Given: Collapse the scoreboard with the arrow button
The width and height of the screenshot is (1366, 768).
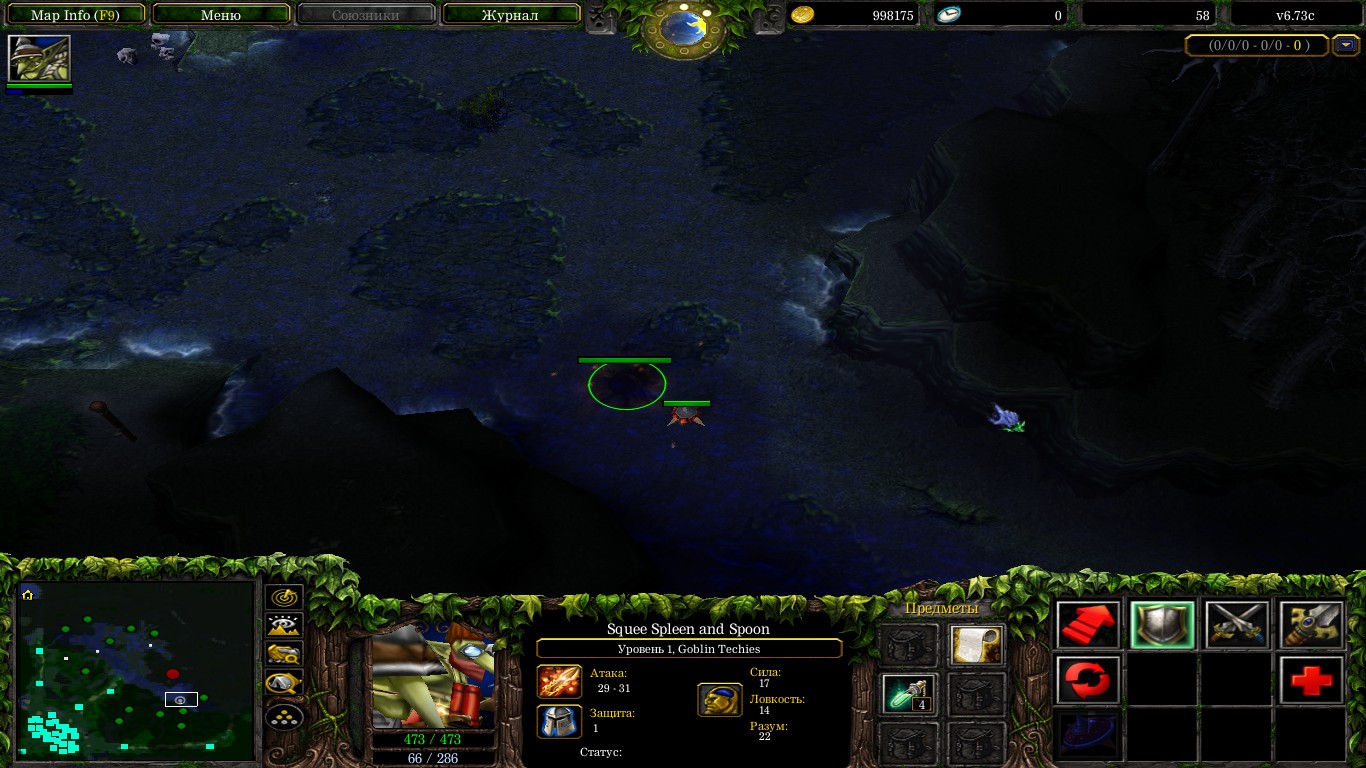Looking at the screenshot, I should [1348, 45].
